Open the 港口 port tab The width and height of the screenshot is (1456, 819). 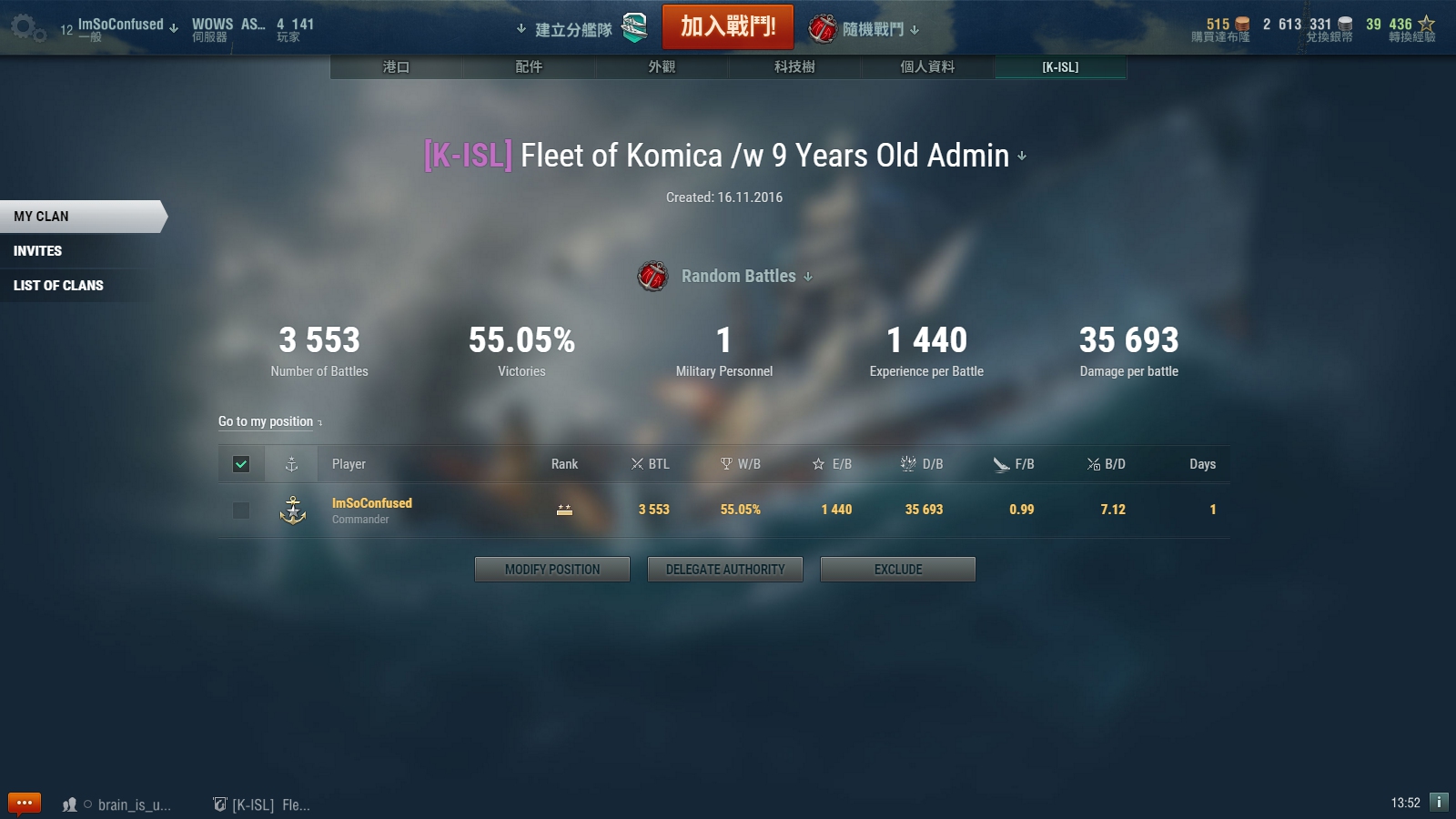[x=396, y=67]
